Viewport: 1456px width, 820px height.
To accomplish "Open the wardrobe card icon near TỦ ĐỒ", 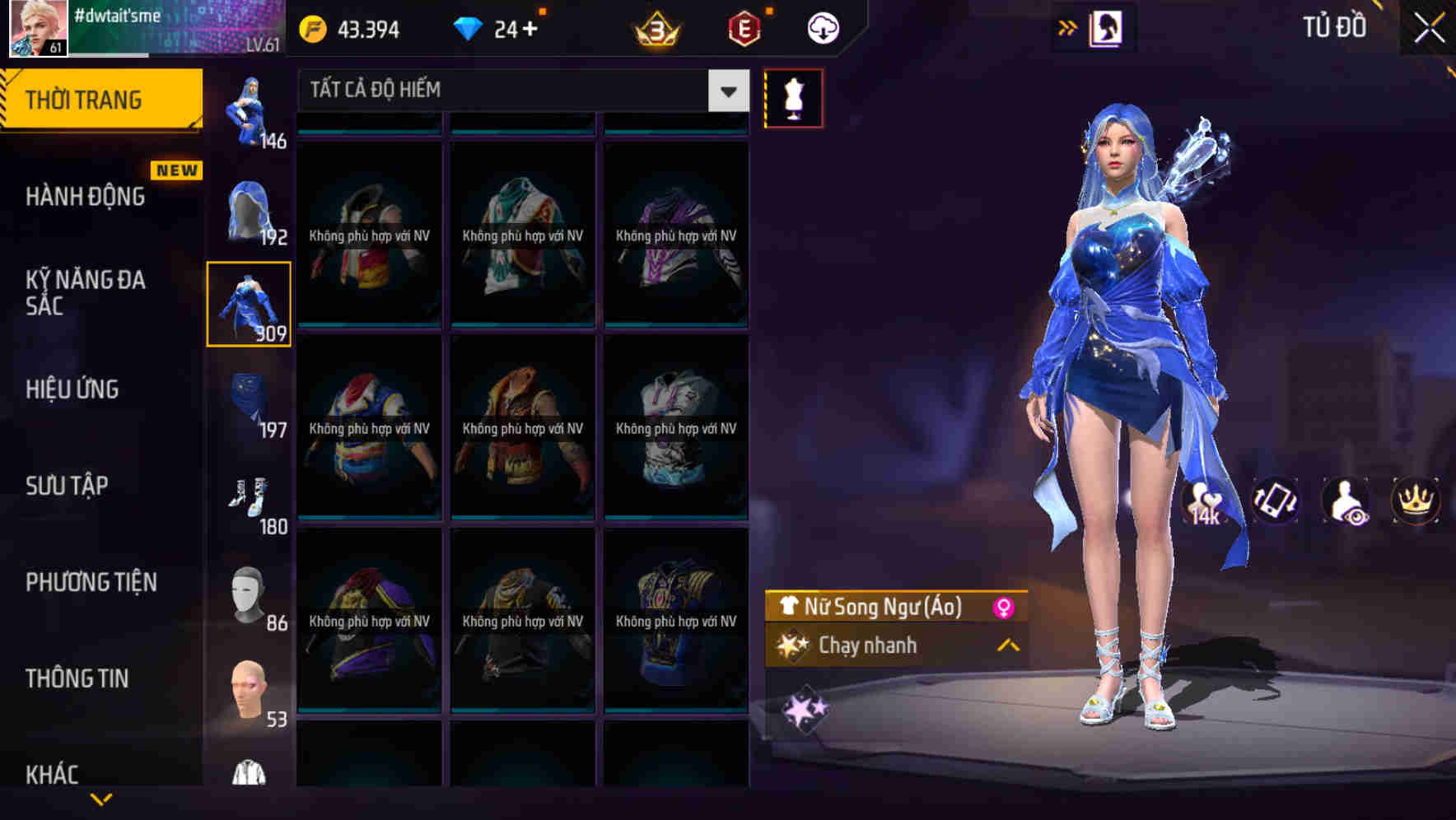I will (x=1106, y=27).
